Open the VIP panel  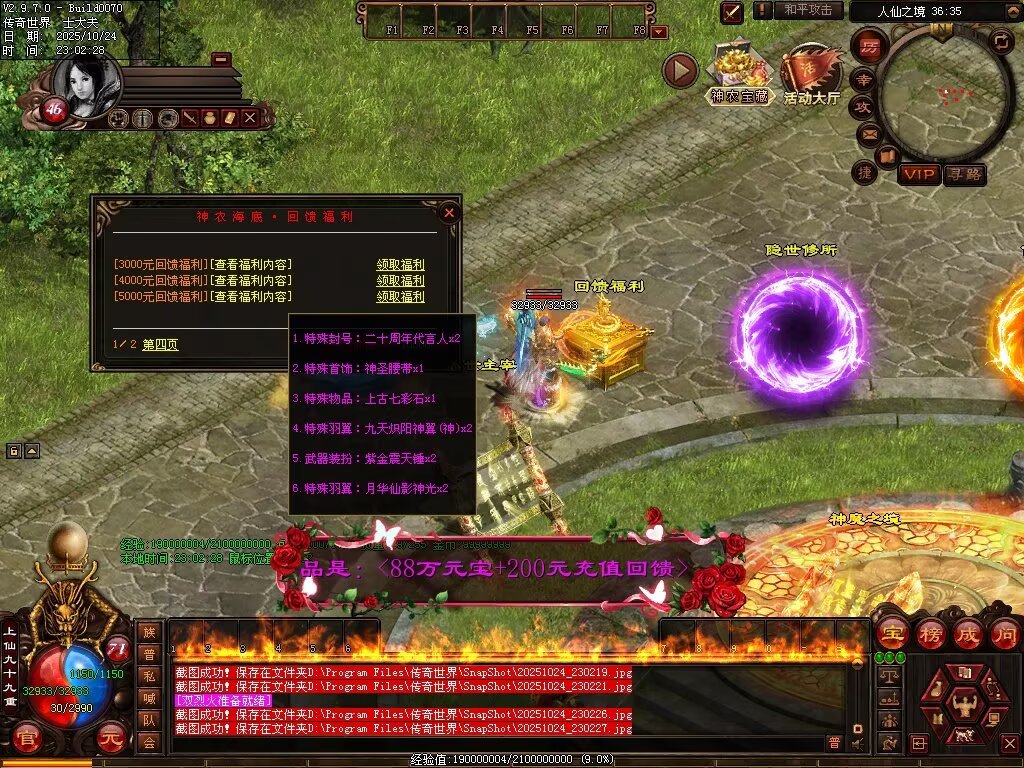(x=918, y=174)
